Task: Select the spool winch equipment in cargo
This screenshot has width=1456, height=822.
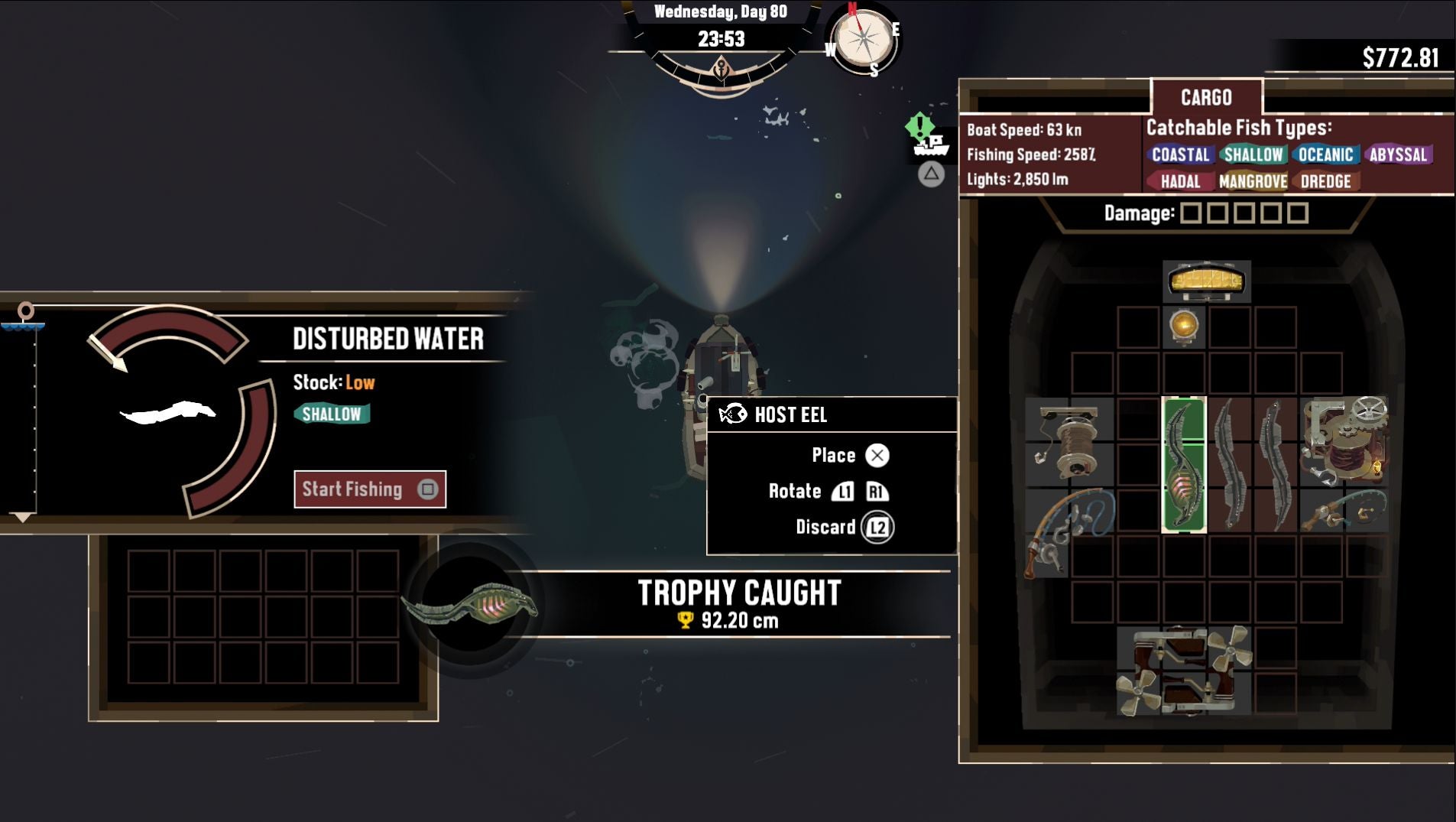Action: pyautogui.click(x=1068, y=442)
